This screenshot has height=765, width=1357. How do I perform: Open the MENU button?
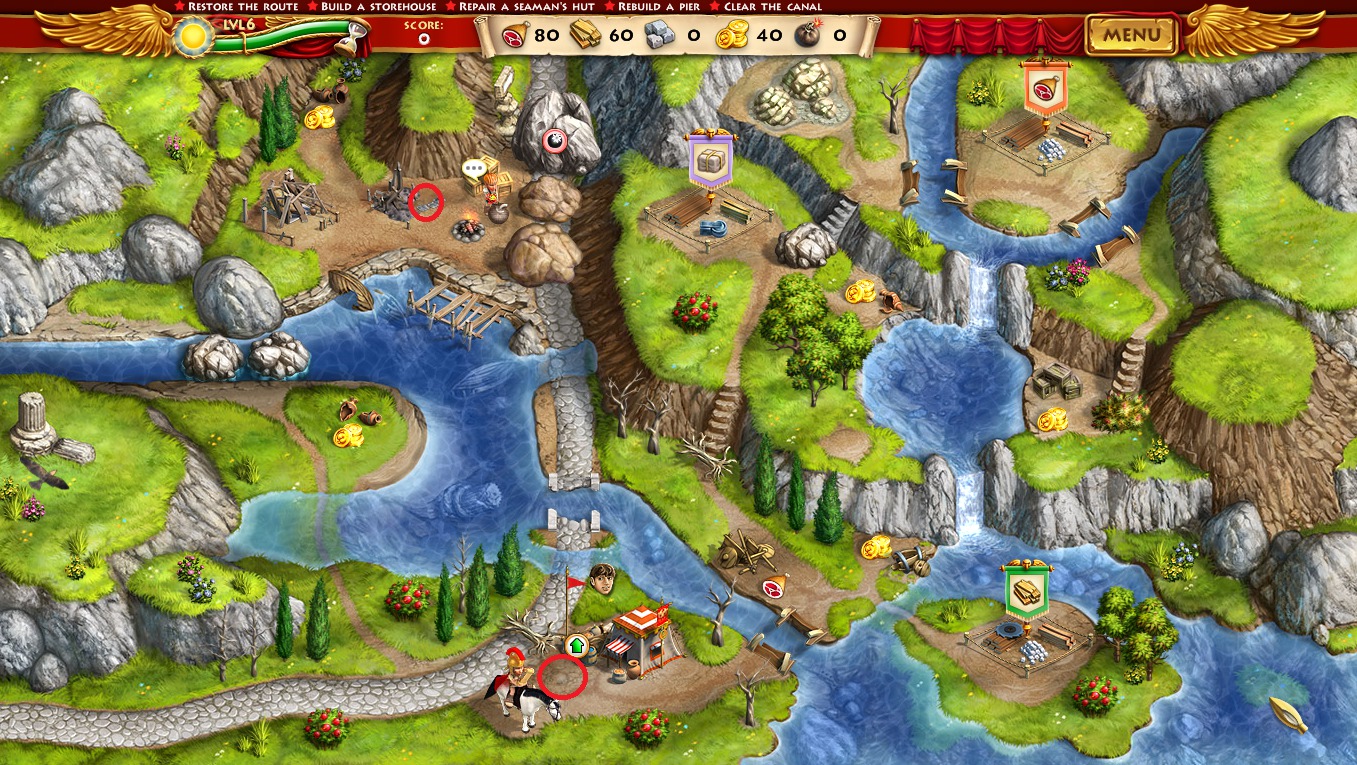pyautogui.click(x=1131, y=36)
